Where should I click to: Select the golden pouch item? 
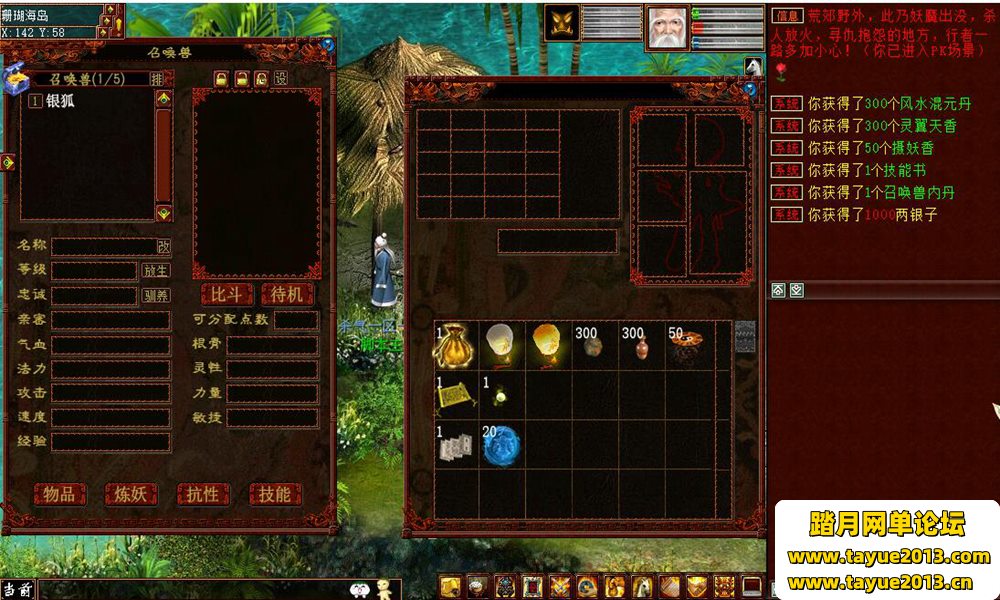[456, 345]
